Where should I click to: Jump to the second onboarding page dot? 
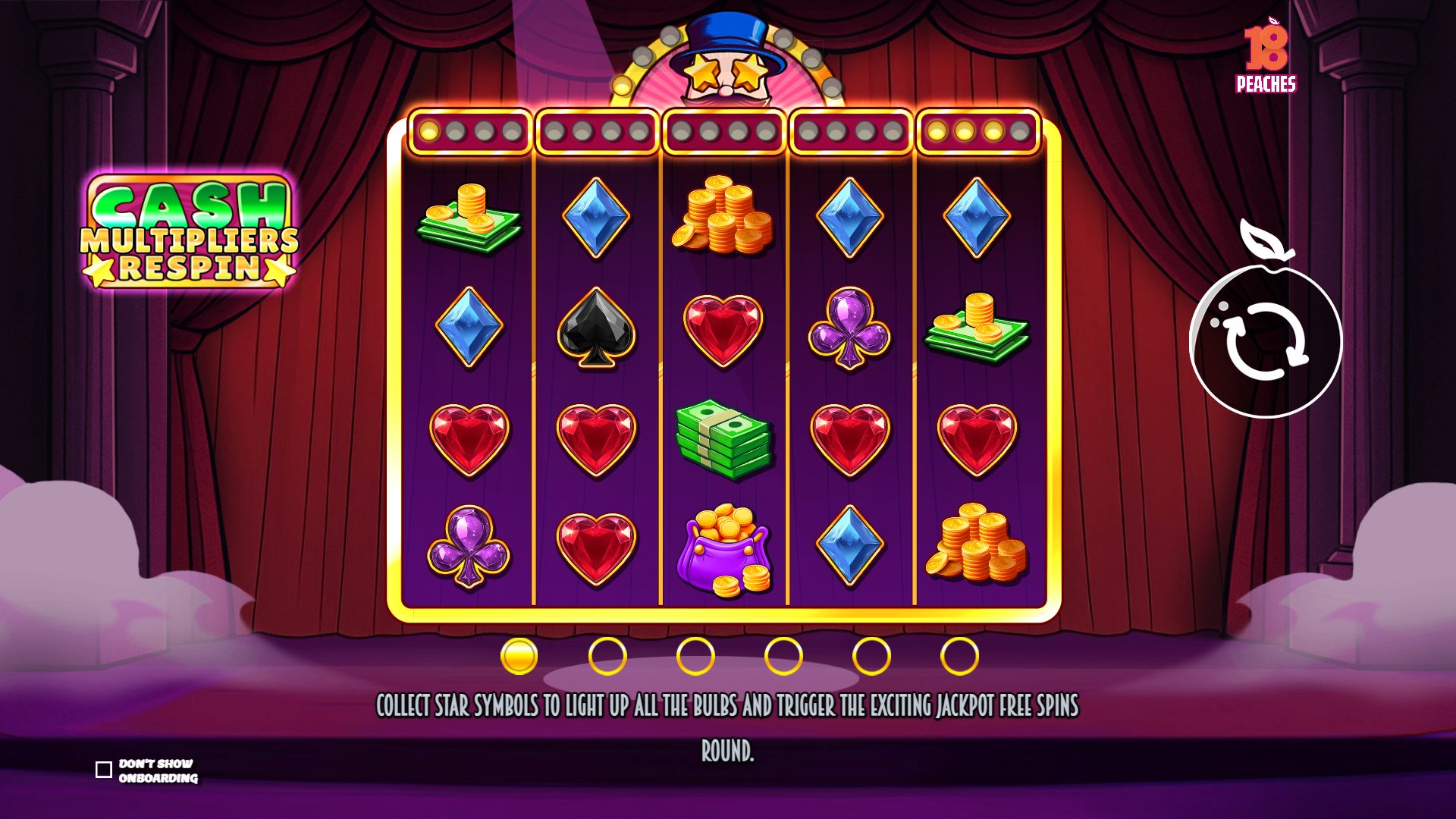607,656
